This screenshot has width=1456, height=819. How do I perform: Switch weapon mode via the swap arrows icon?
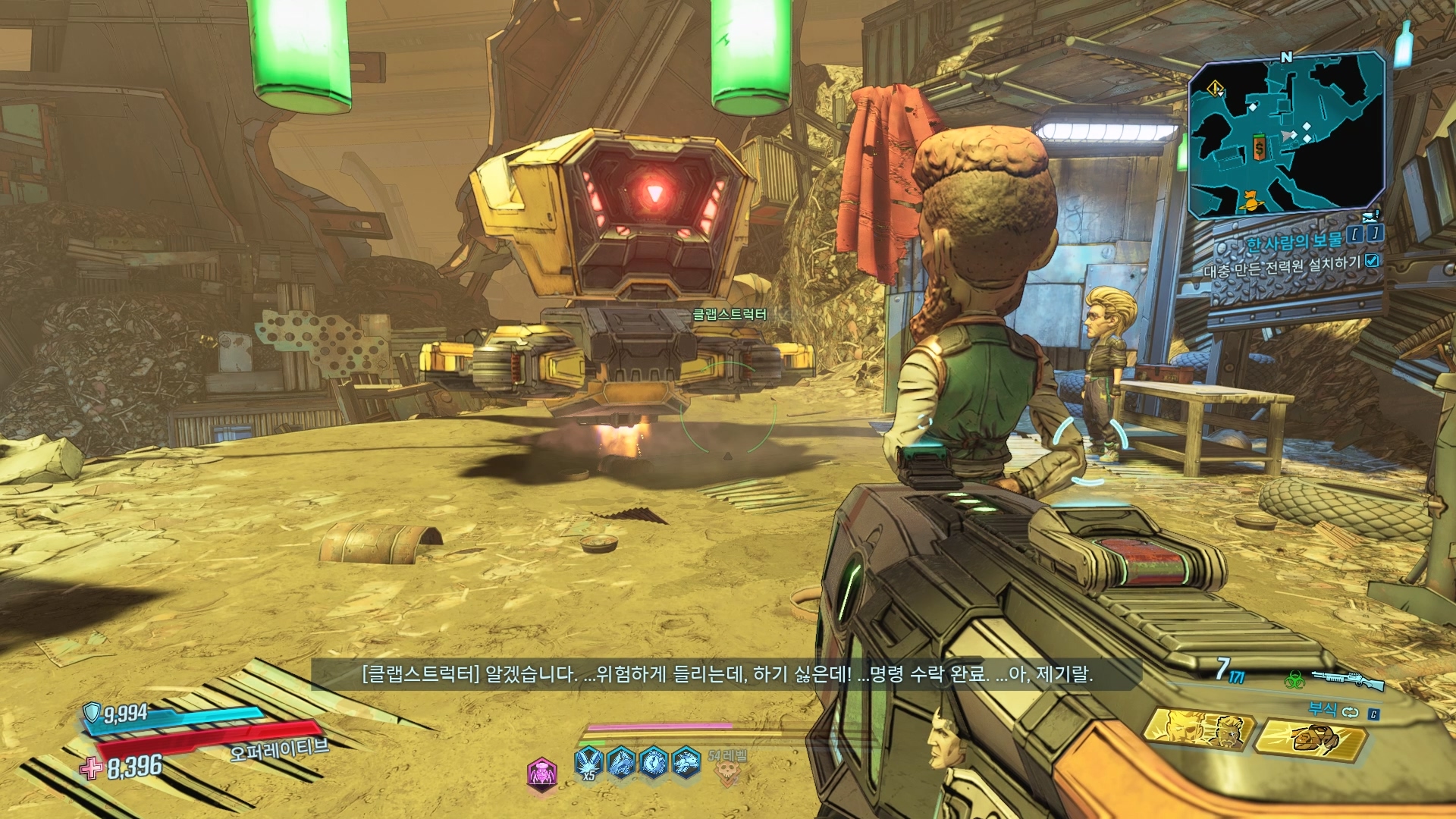click(x=1351, y=712)
